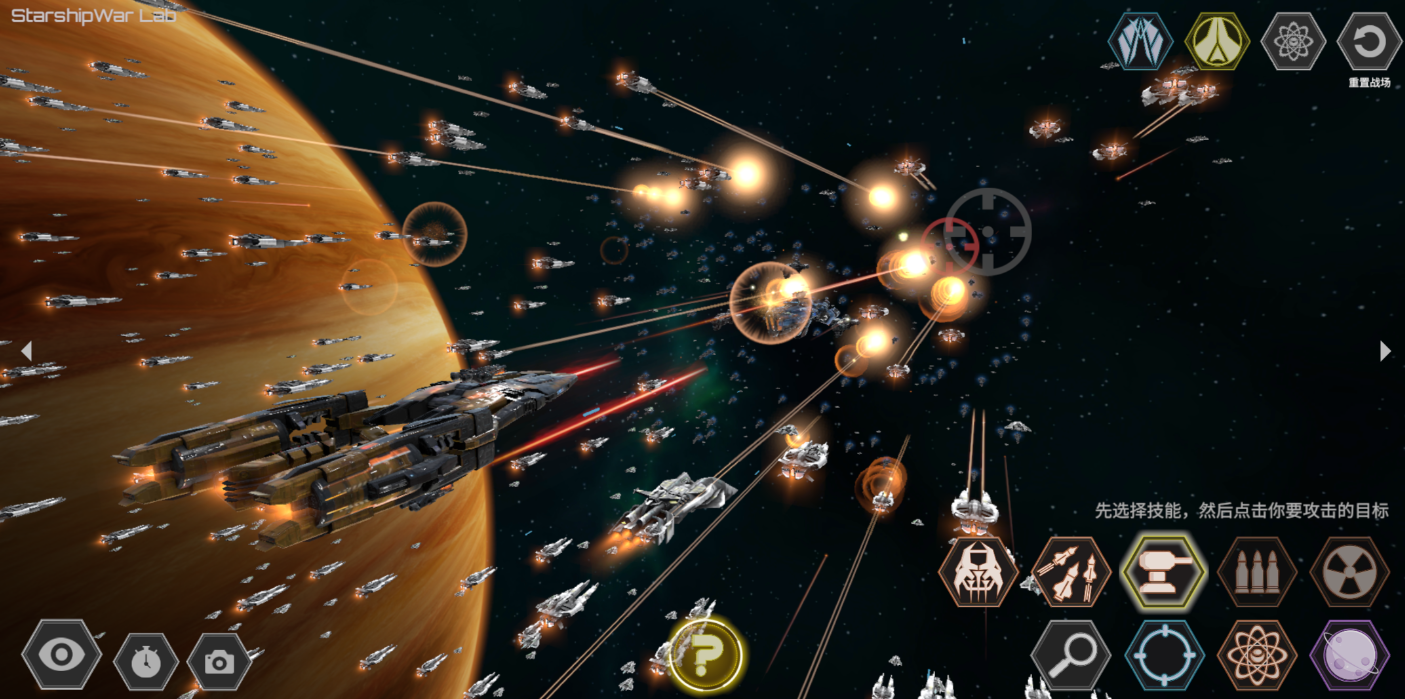Activate the triple missiles skill
The height and width of the screenshot is (699, 1405).
click(1071, 572)
